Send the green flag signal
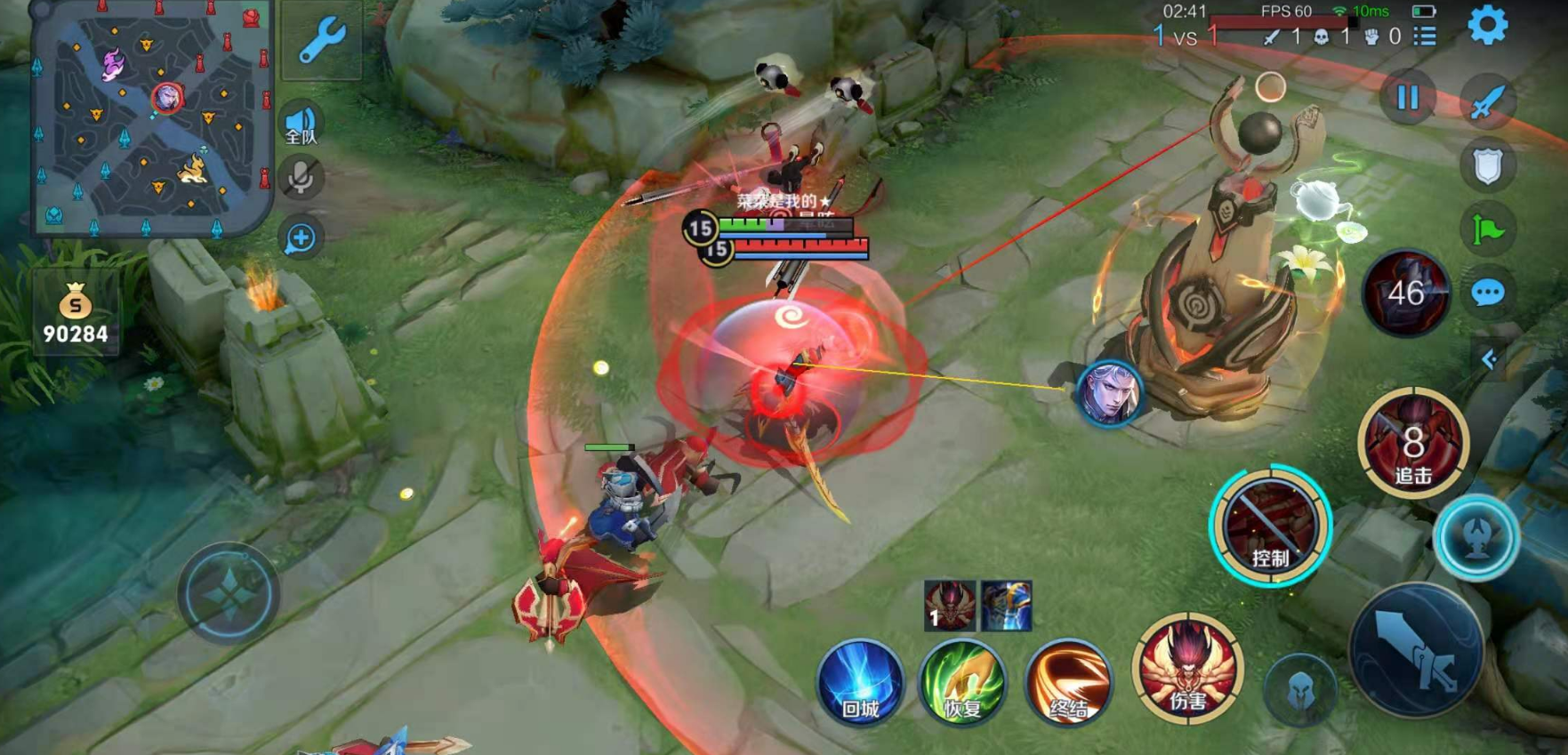The image size is (1568, 755). tap(1487, 230)
